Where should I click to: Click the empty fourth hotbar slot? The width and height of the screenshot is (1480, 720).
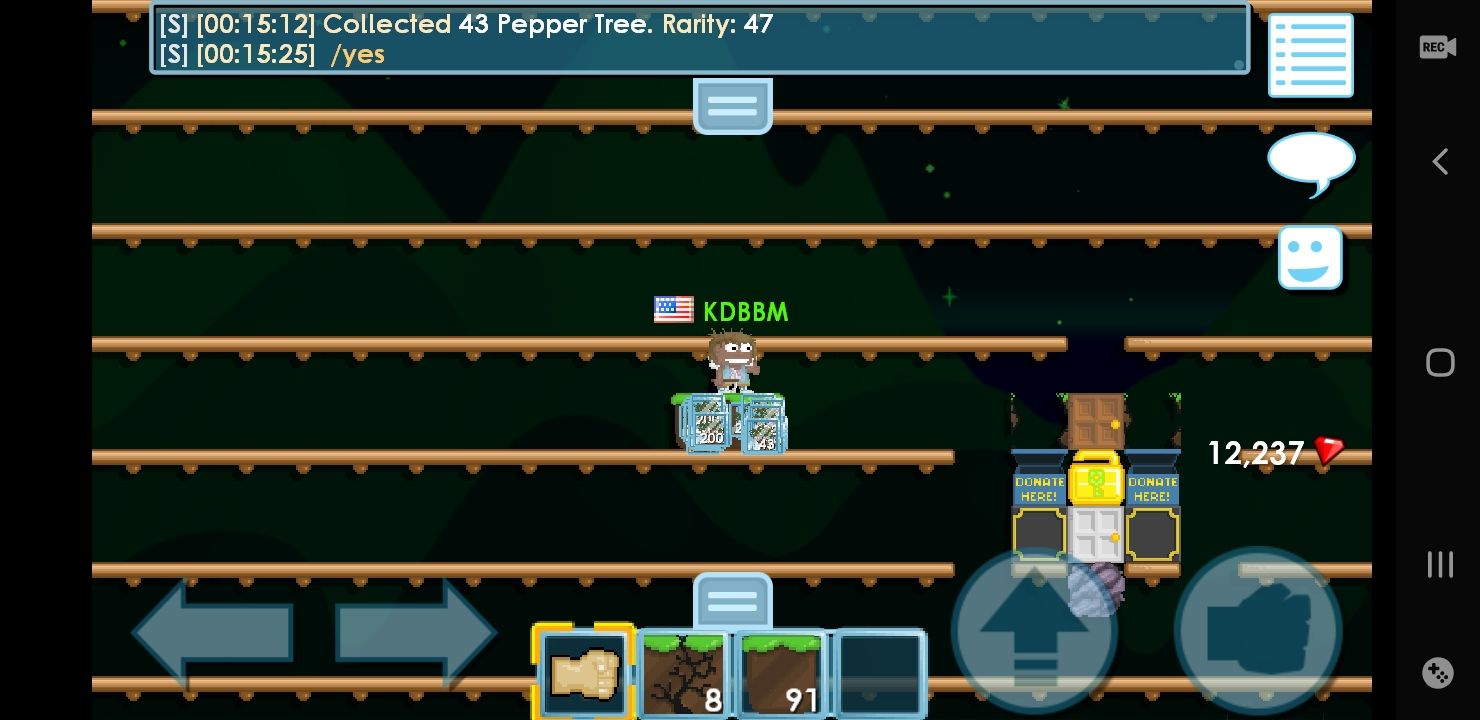pos(879,672)
